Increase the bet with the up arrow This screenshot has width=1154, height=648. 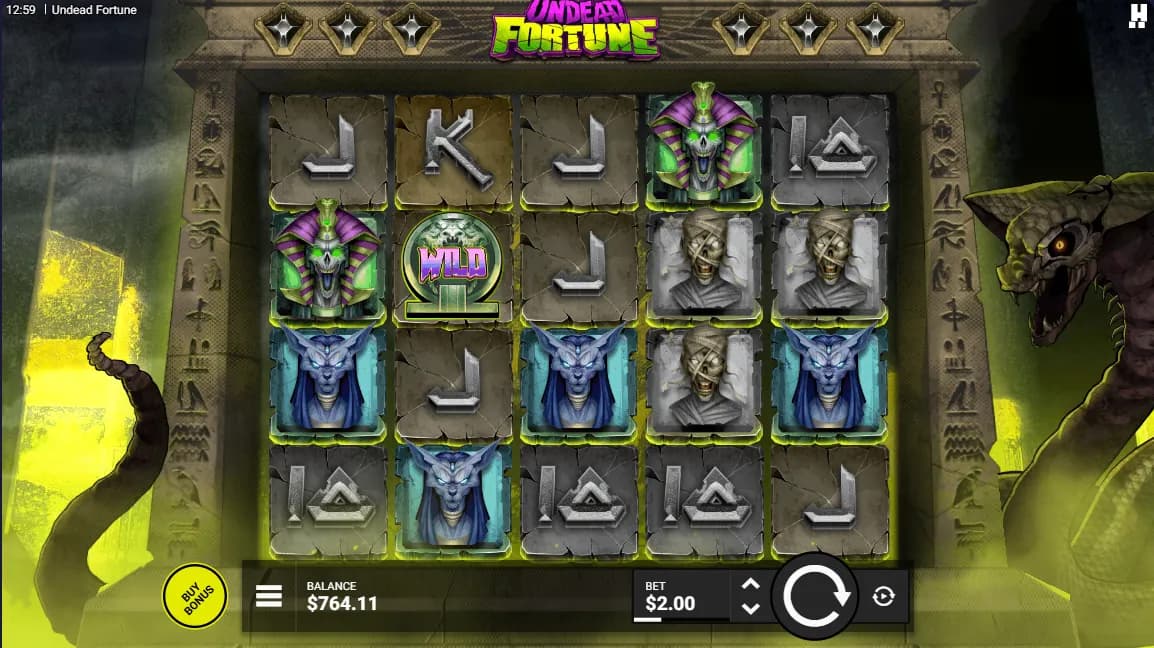coord(751,585)
